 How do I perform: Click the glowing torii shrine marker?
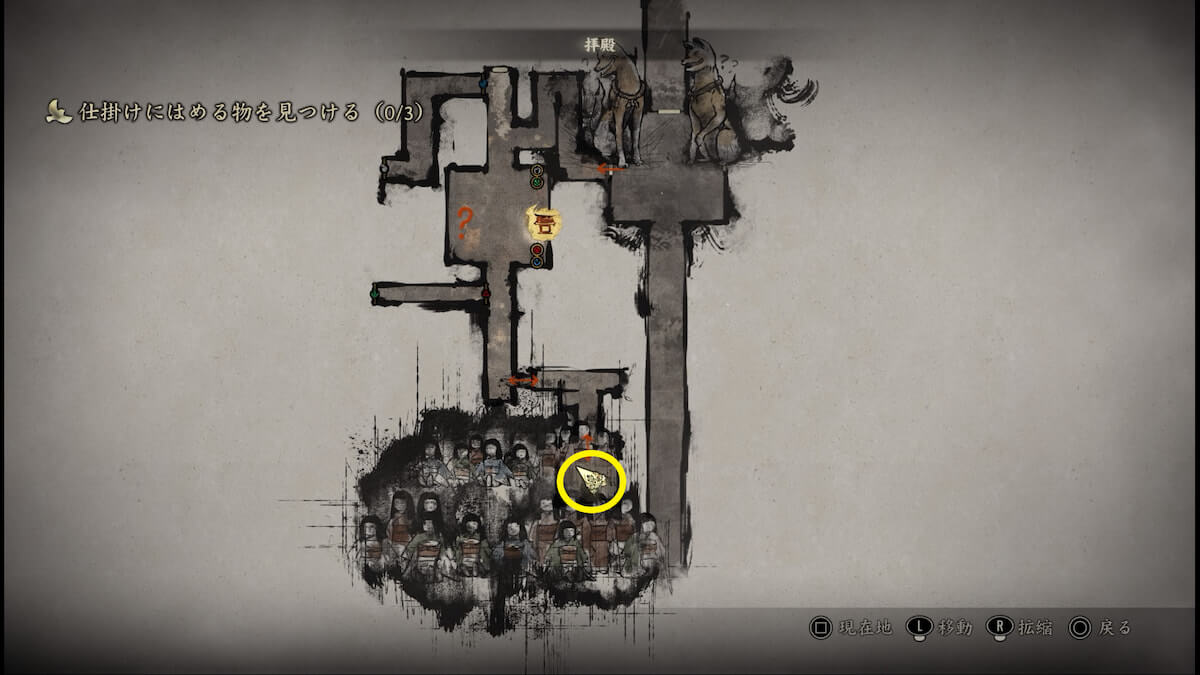click(x=541, y=222)
